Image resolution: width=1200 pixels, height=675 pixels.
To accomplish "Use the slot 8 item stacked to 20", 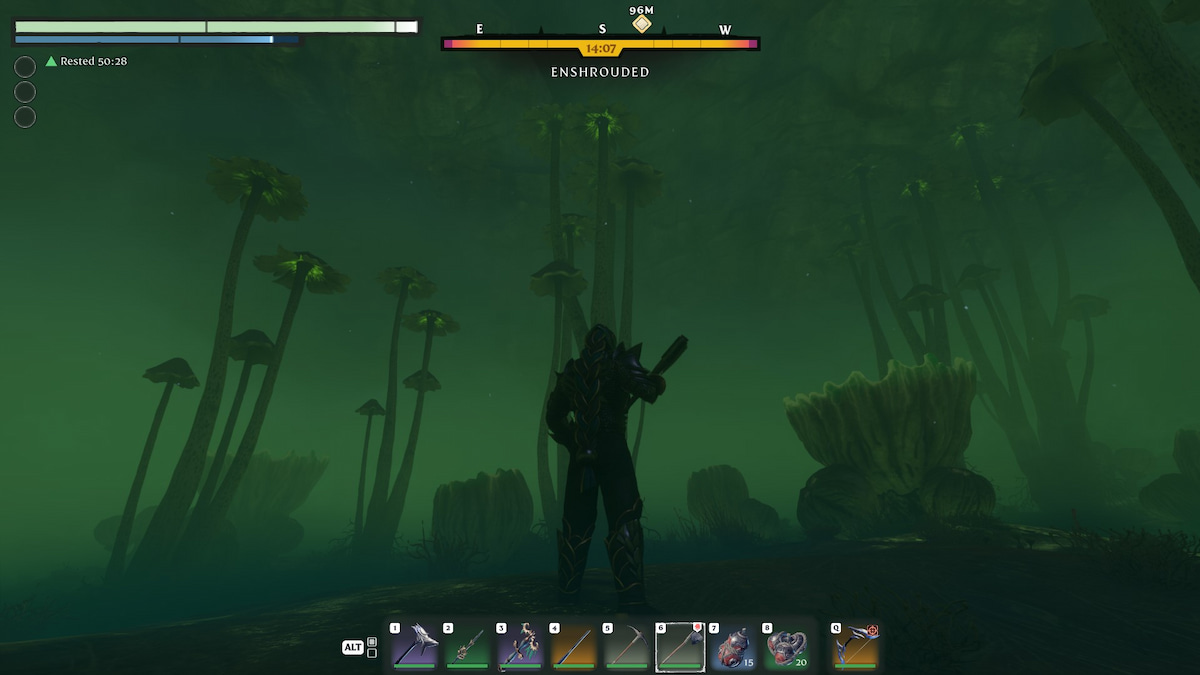I will (x=786, y=646).
